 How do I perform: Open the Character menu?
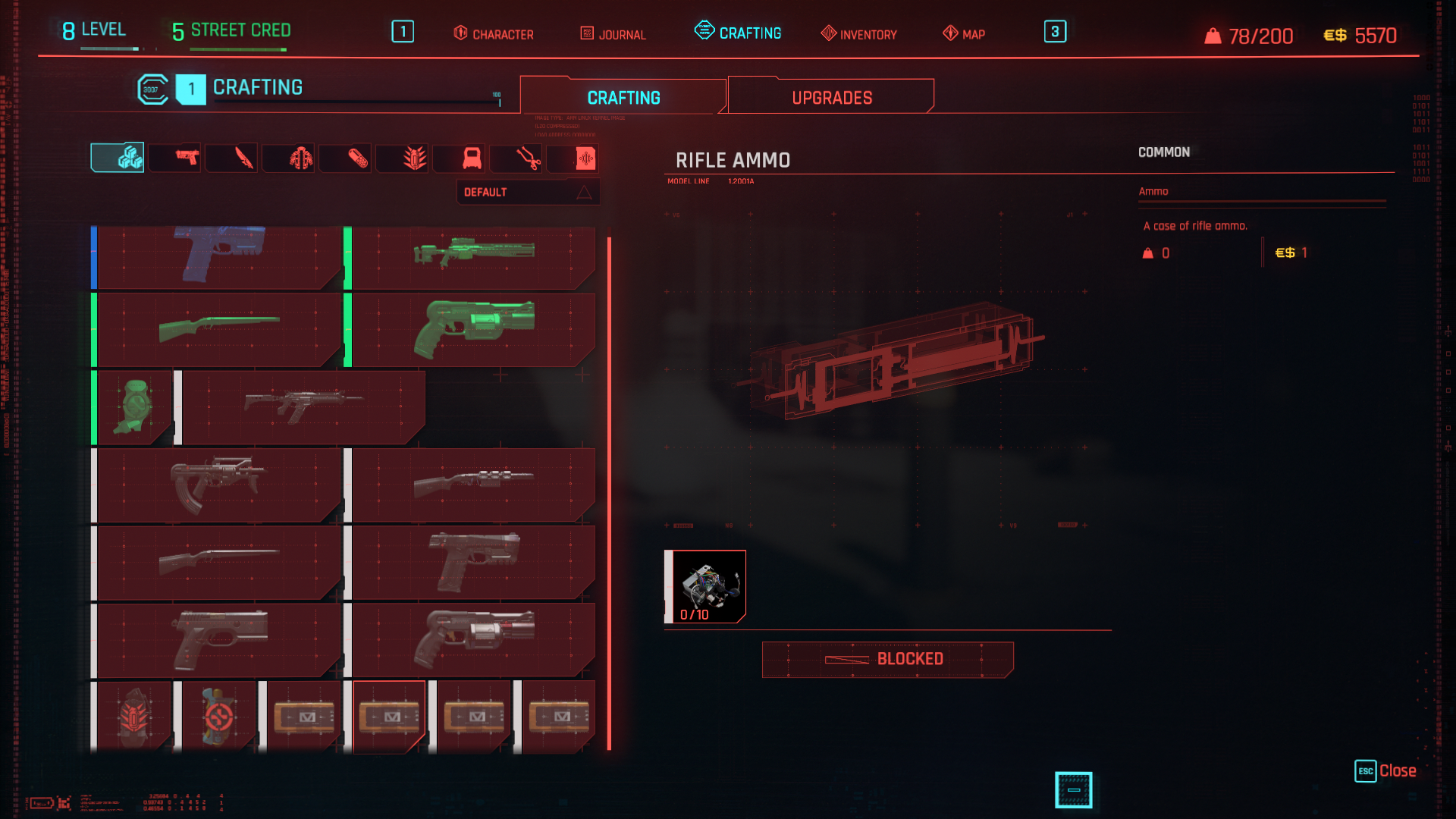coord(494,34)
